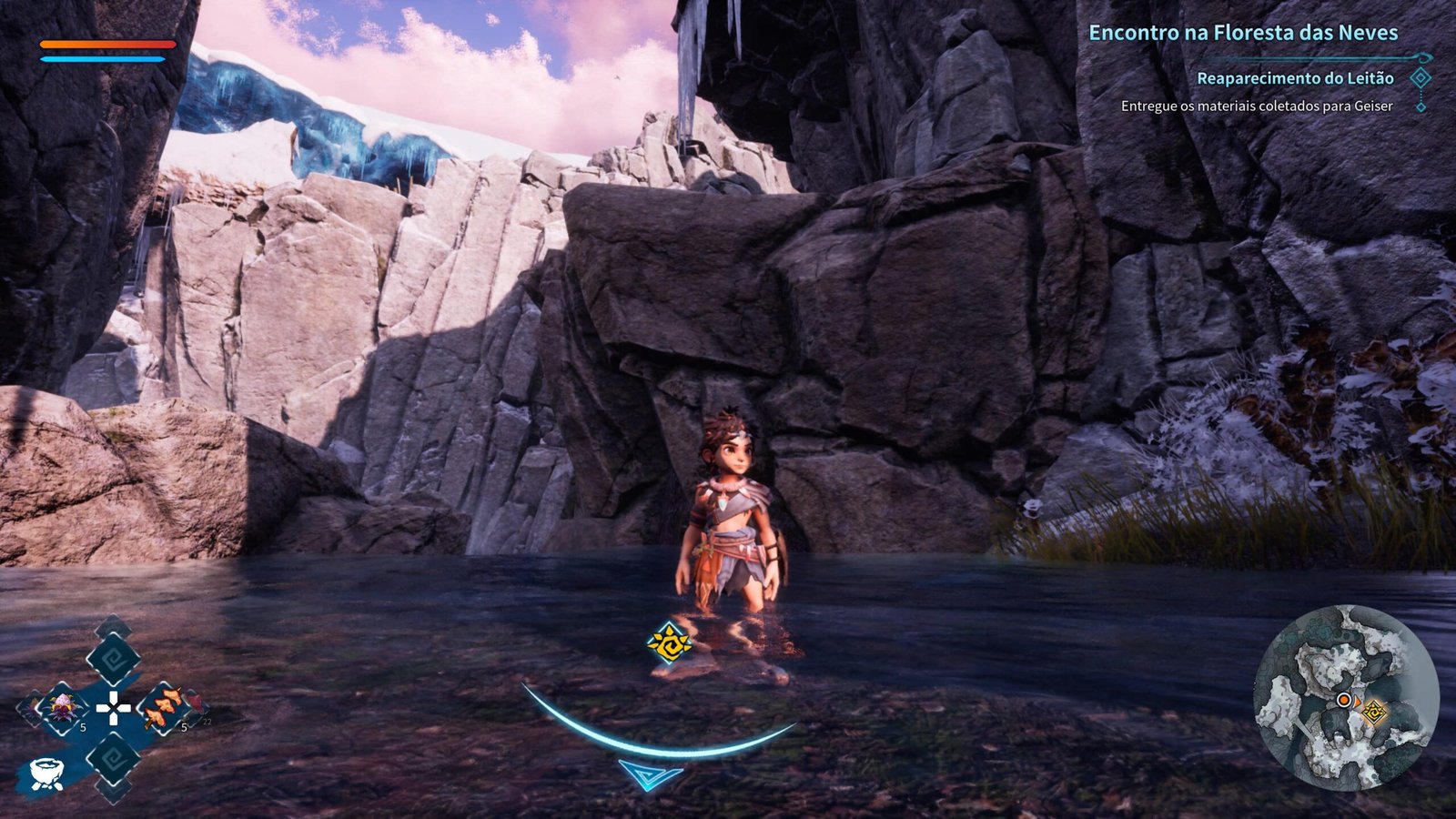The image size is (1456, 819).
Task: Click the yellow objective waypoint near the character
Action: click(x=669, y=642)
